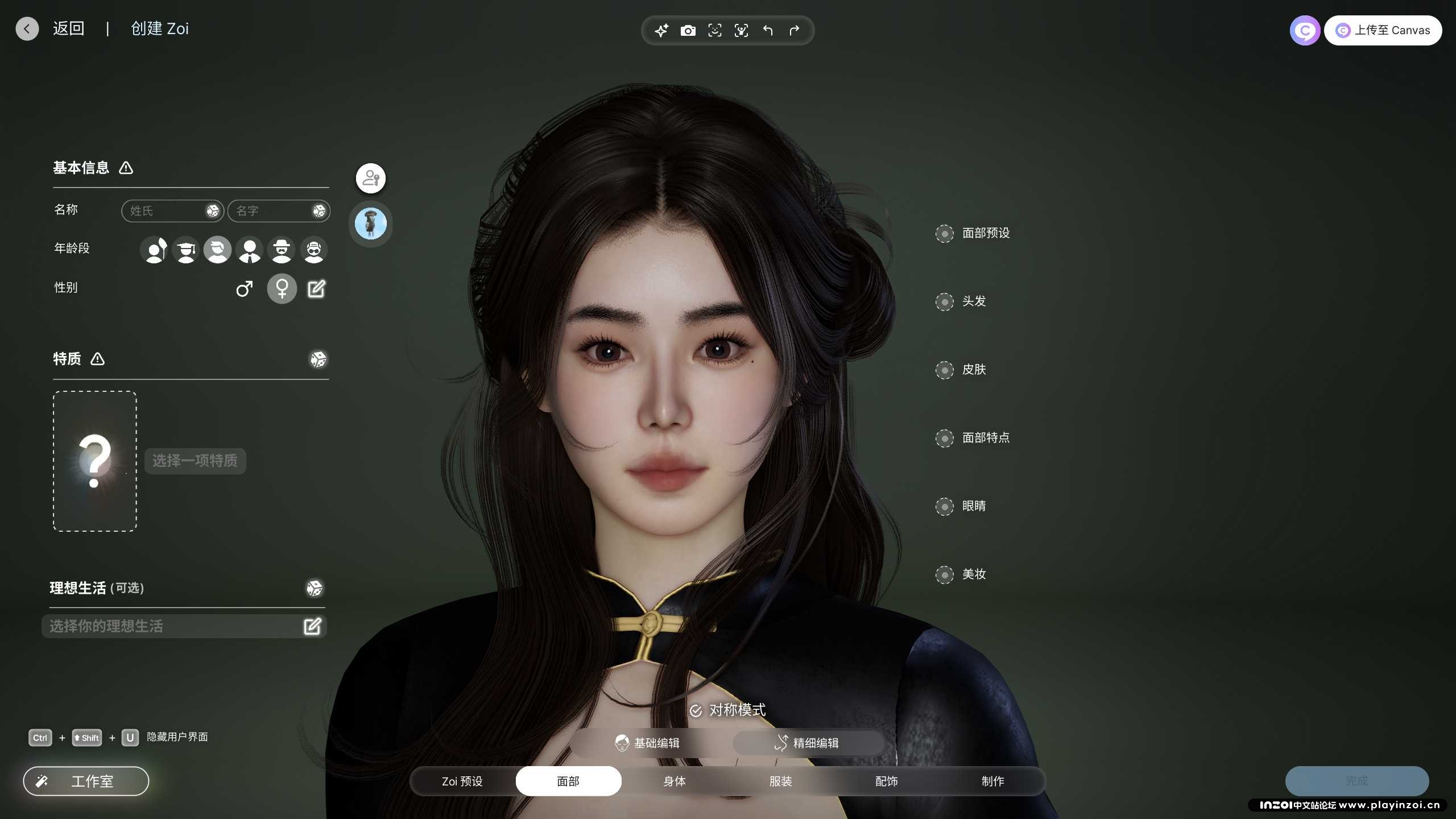Switch to the 身体 body tab
Viewport: 1456px width, 819px height.
point(675,781)
